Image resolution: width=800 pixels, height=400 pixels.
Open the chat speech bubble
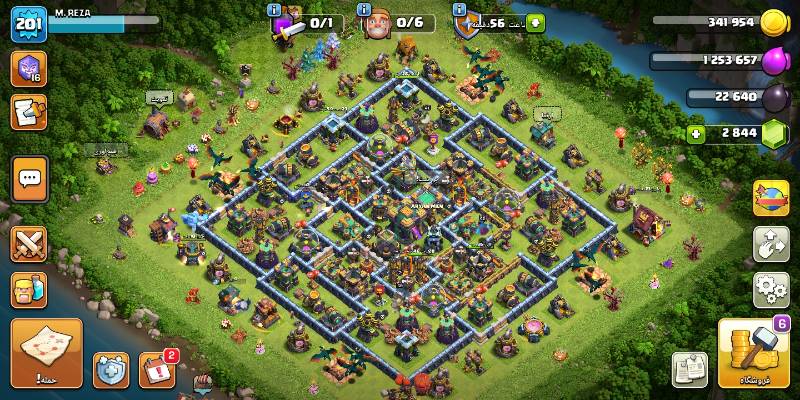click(29, 180)
